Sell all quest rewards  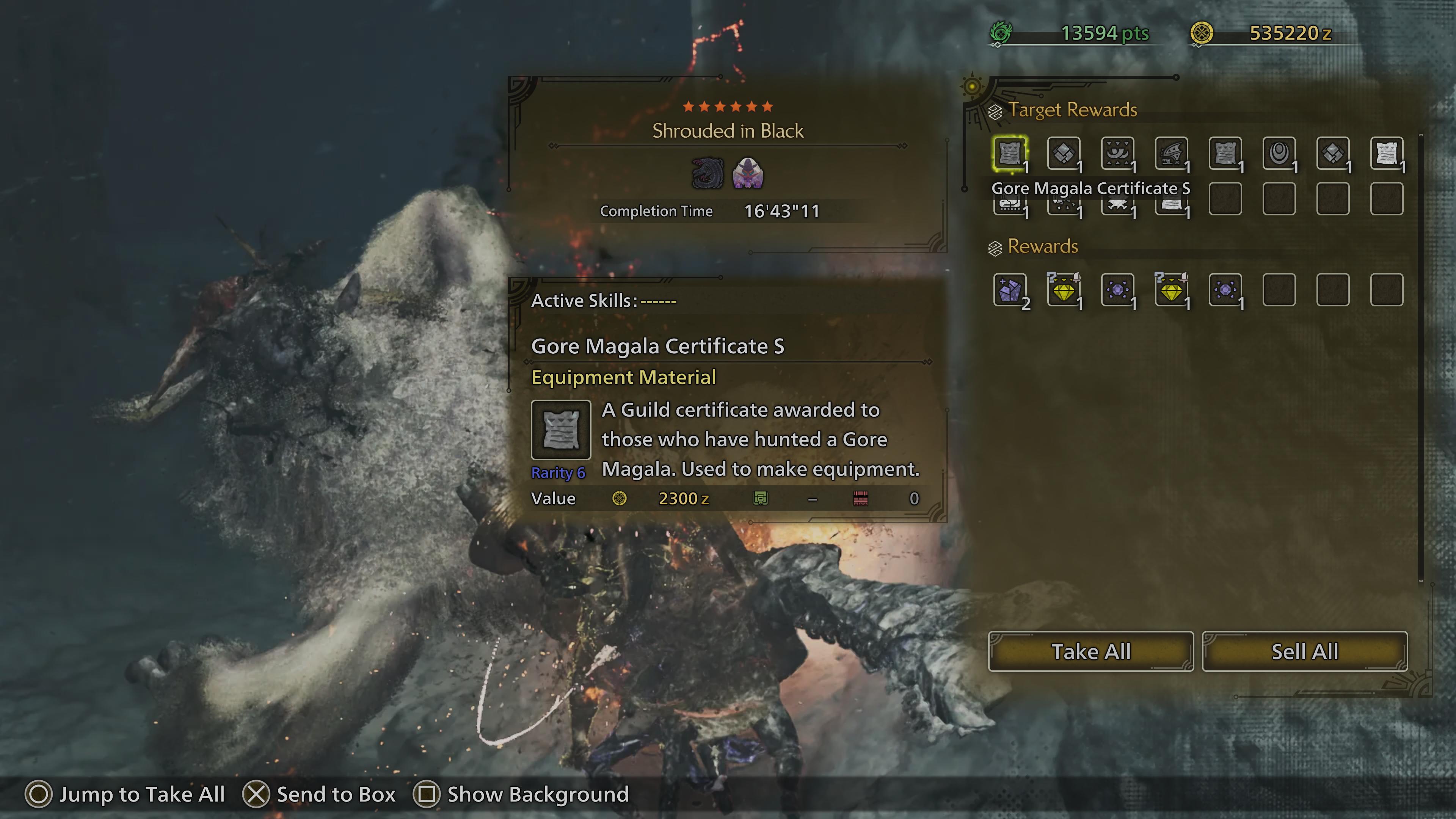click(x=1304, y=651)
